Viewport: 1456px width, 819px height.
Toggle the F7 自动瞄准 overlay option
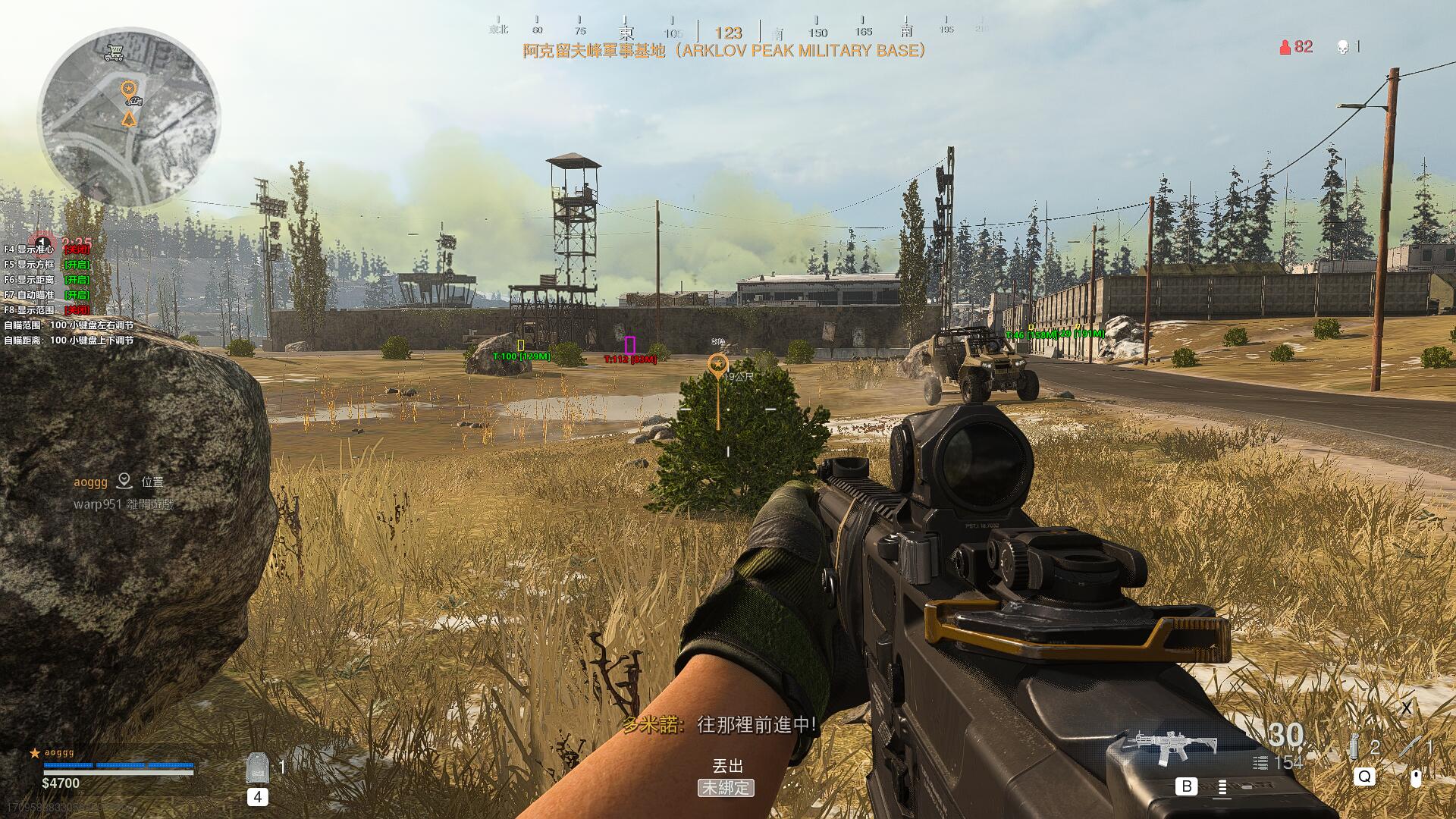[45, 295]
